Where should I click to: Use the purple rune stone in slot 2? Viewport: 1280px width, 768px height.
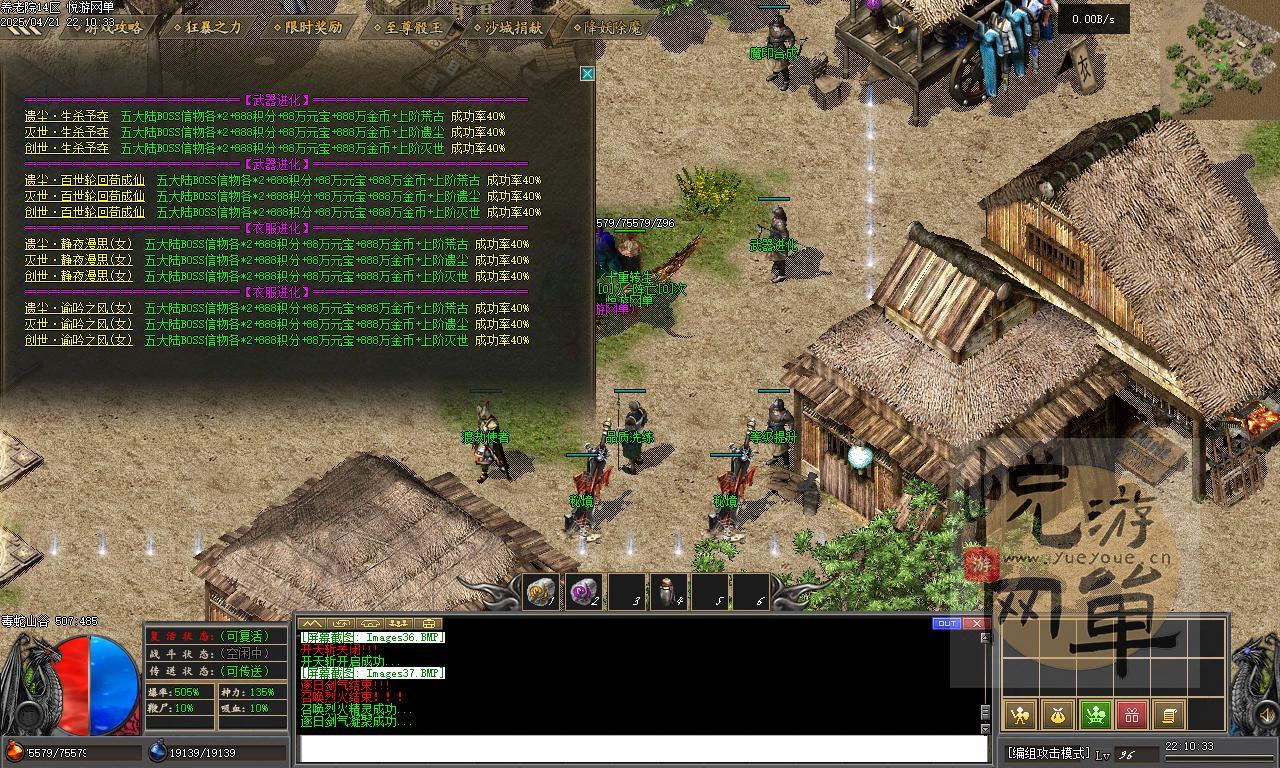(x=583, y=592)
